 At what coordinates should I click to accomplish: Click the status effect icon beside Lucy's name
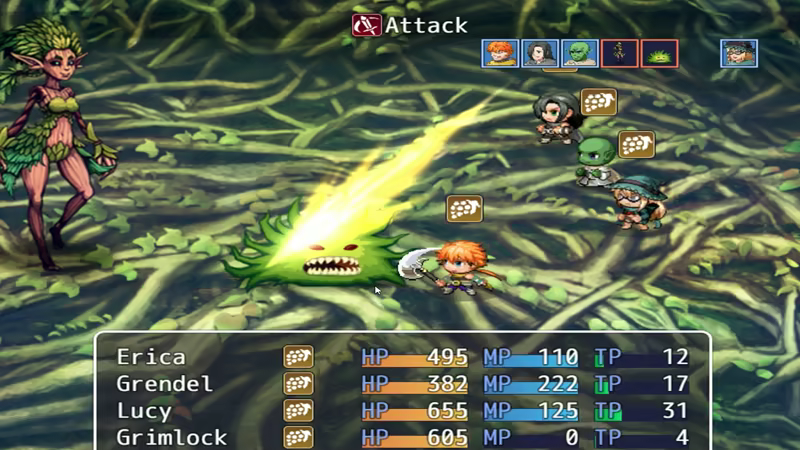[x=298, y=411]
